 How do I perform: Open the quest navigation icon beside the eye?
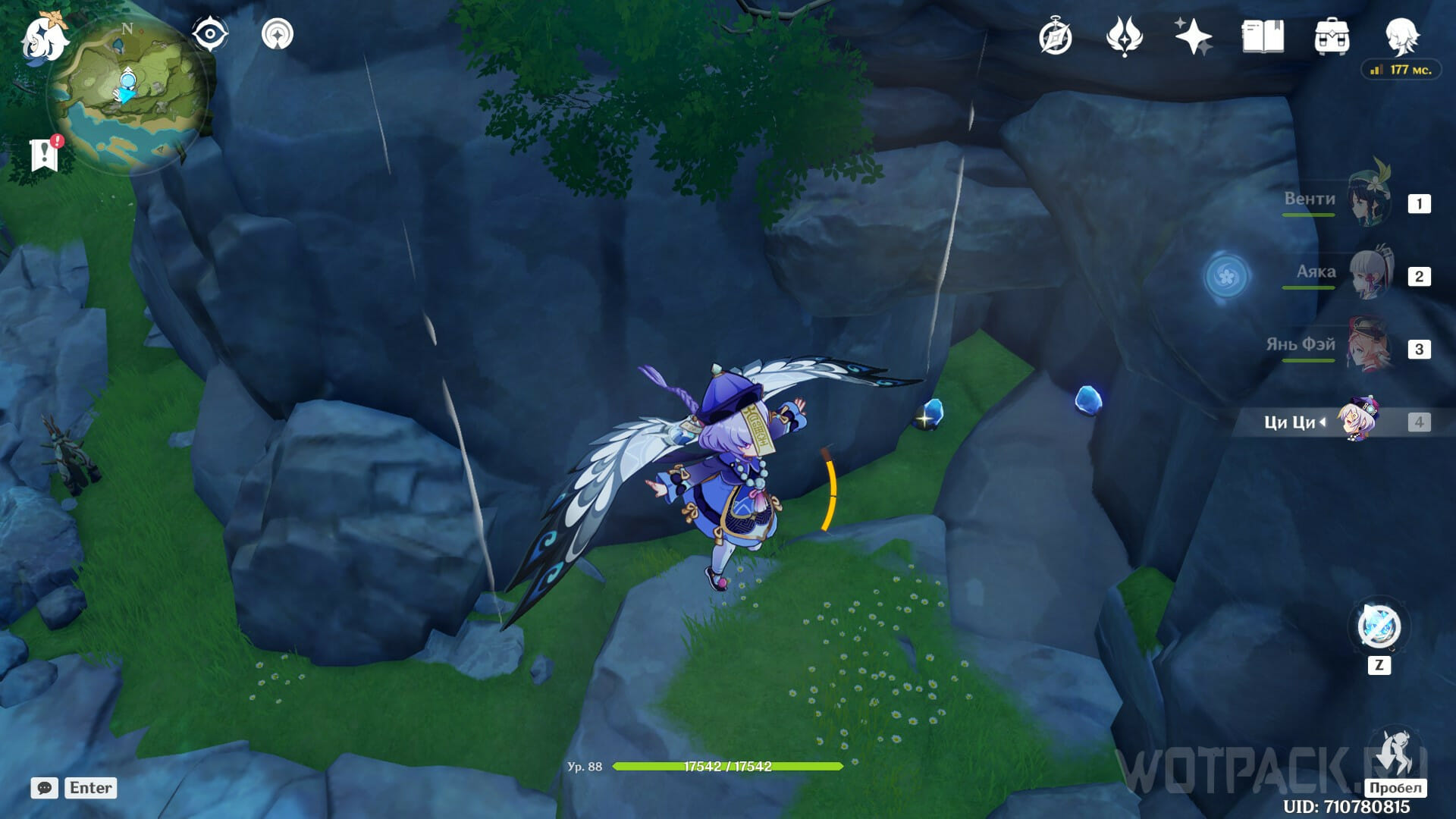(x=278, y=34)
